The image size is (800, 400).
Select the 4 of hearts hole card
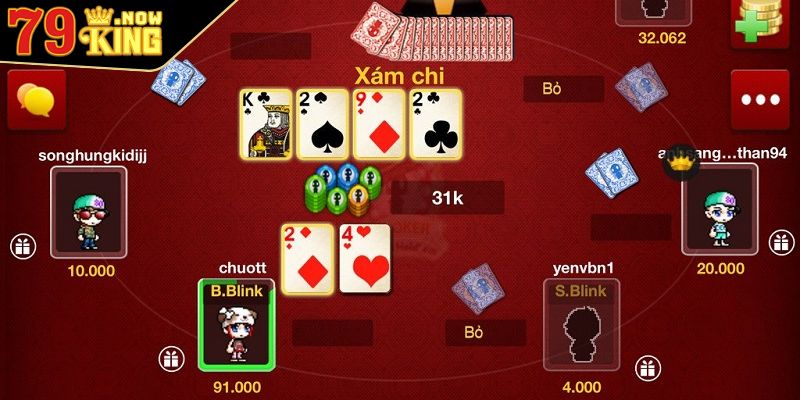pyautogui.click(x=364, y=258)
